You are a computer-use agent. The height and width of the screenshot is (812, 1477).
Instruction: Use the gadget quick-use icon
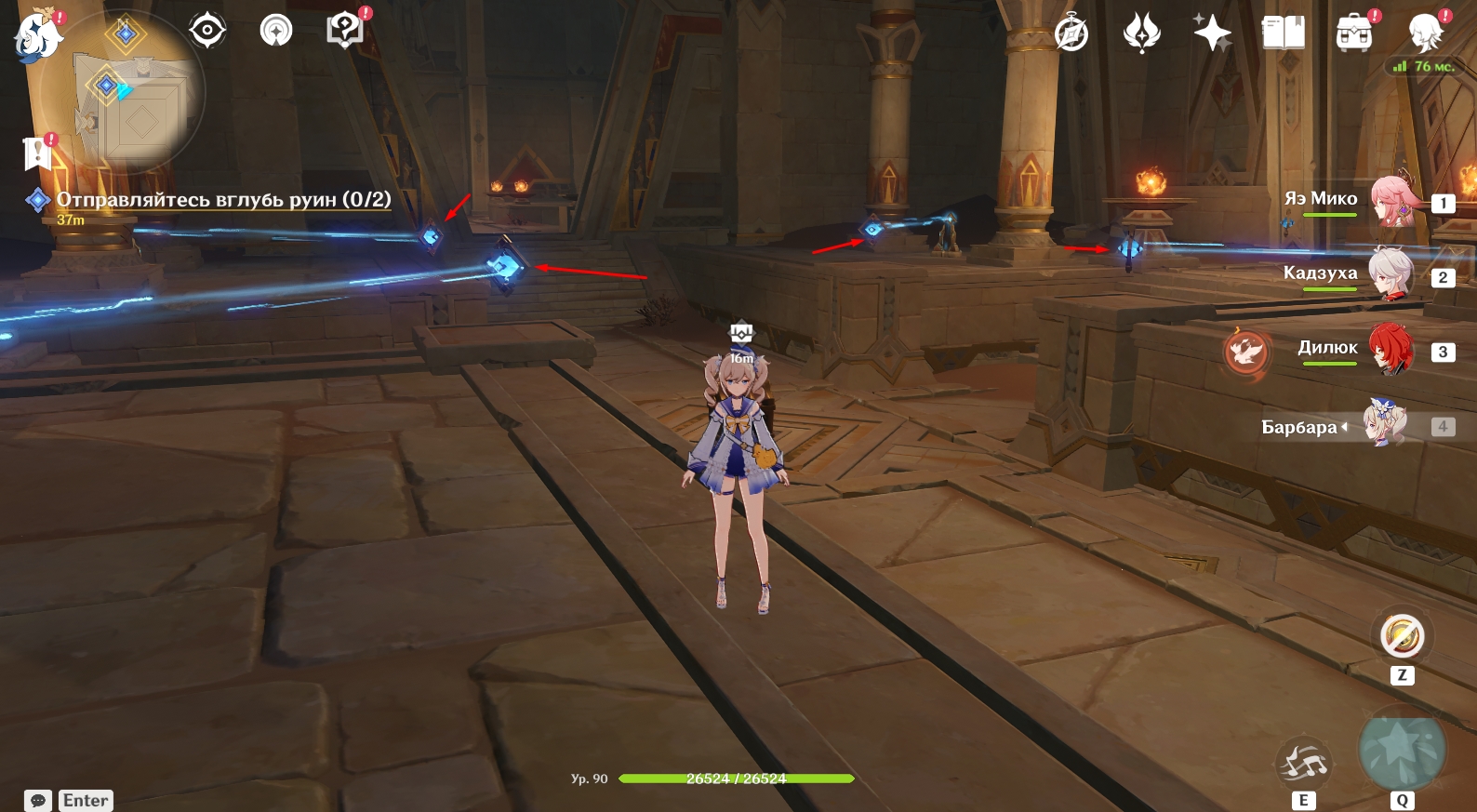[1402, 637]
